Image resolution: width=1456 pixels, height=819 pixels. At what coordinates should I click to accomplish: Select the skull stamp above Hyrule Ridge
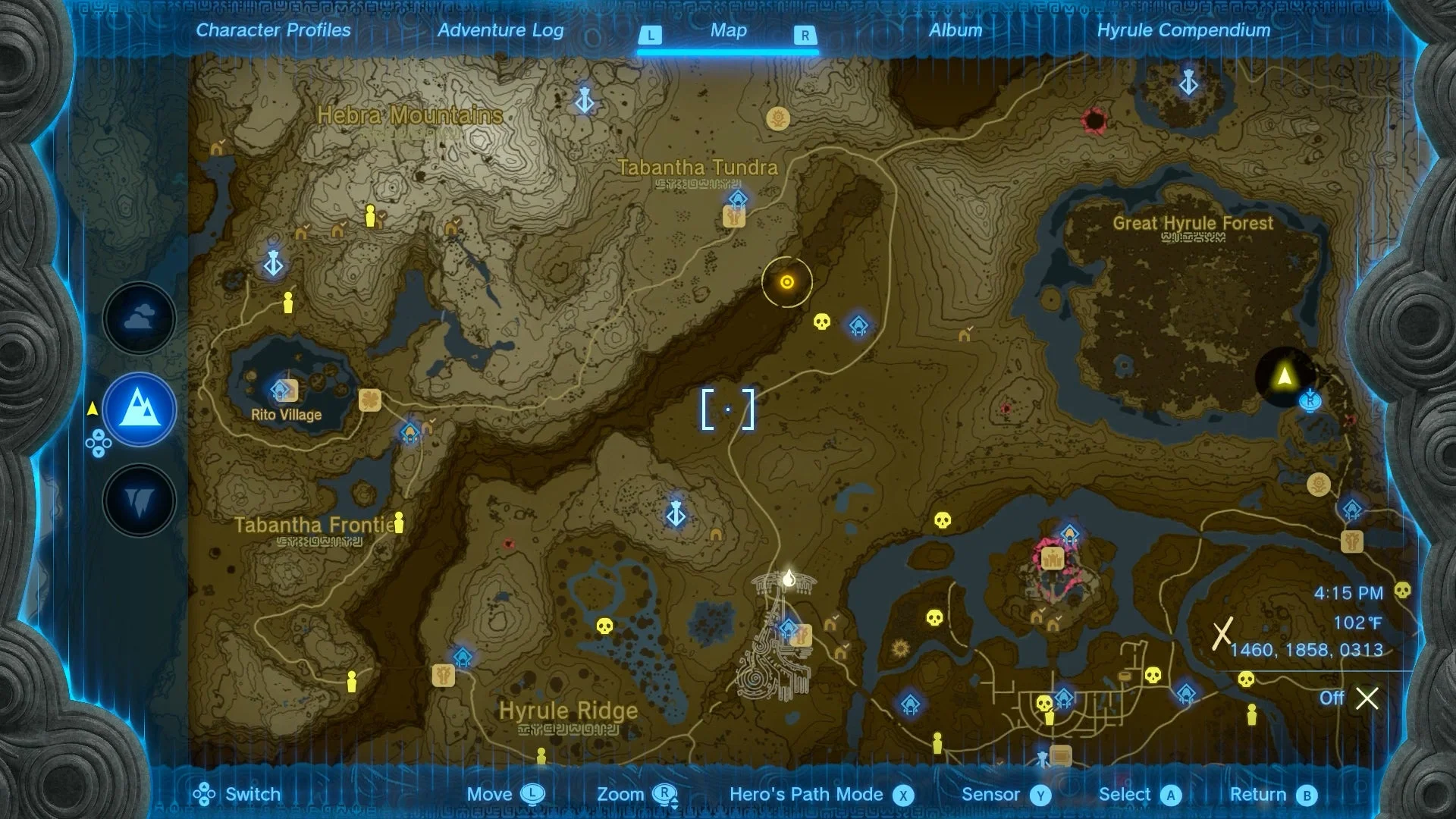point(604,626)
